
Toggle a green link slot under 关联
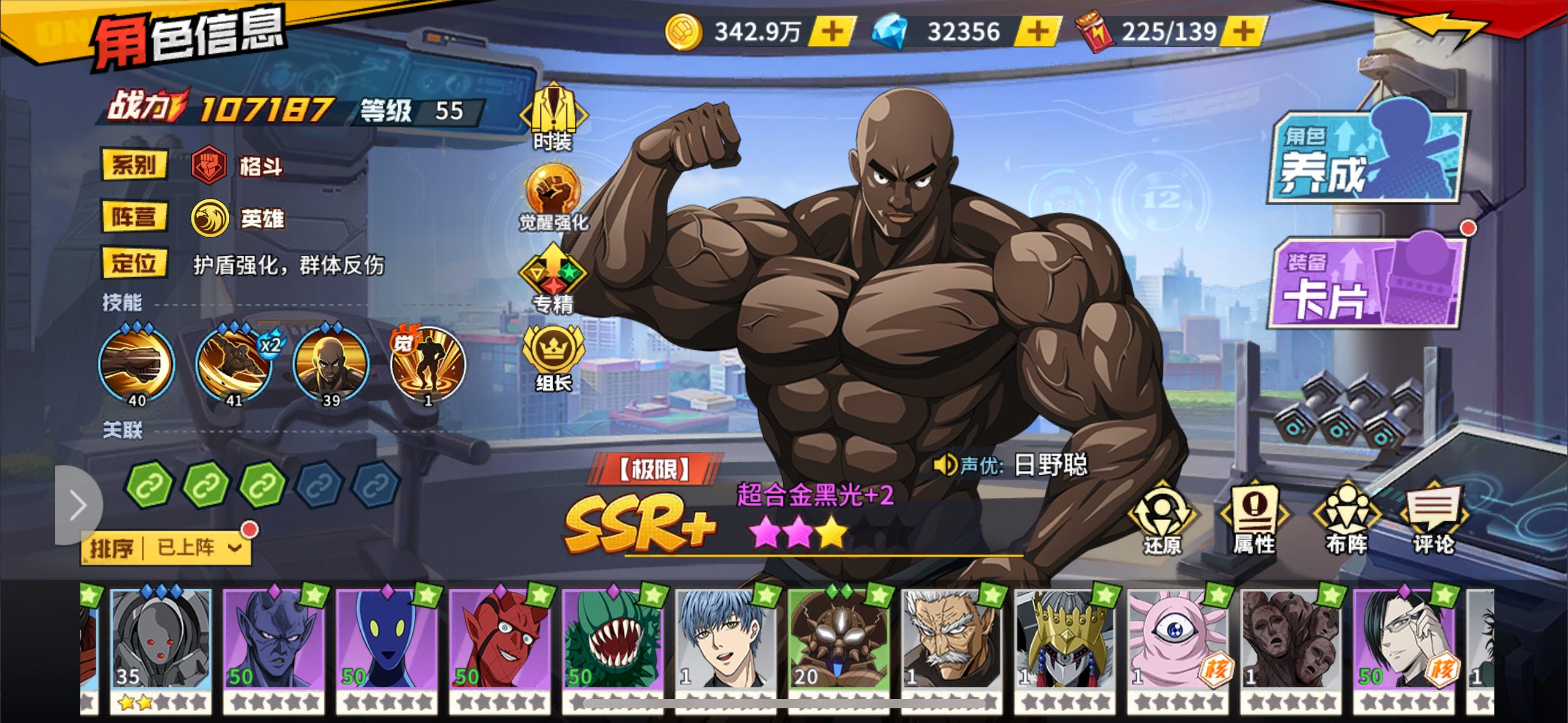point(148,486)
